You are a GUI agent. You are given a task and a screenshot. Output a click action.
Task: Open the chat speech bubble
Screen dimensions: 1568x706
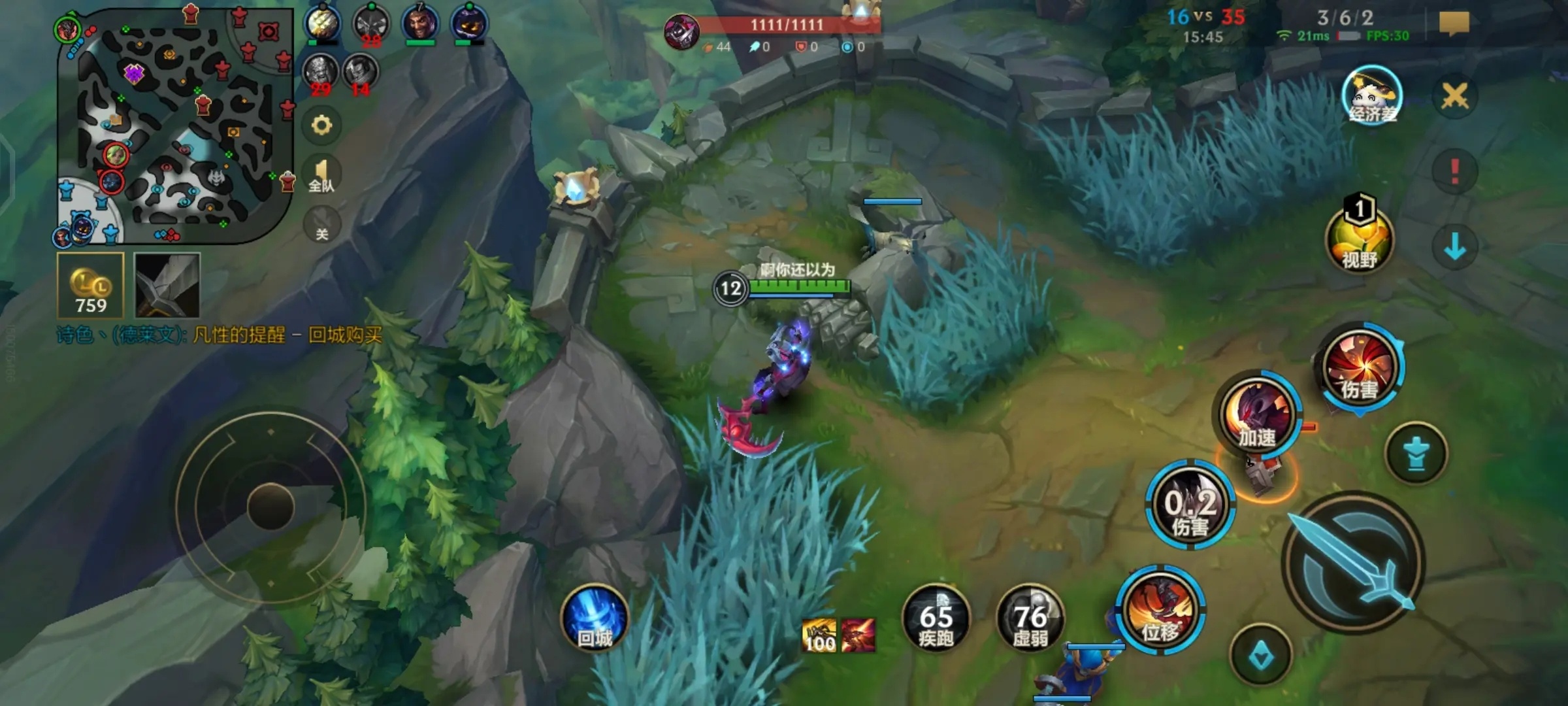point(1454,24)
